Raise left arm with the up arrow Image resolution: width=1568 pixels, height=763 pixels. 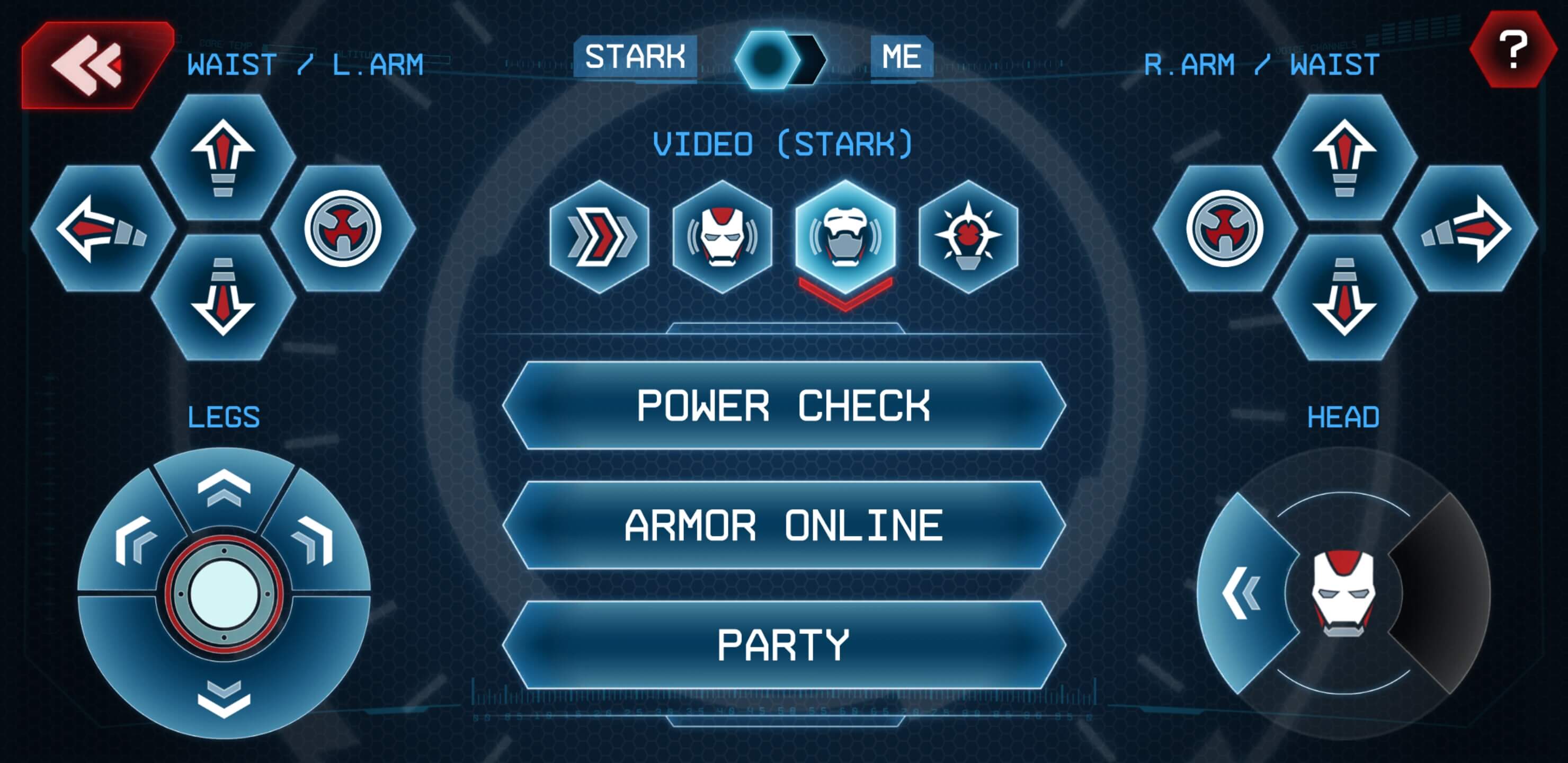click(x=223, y=156)
